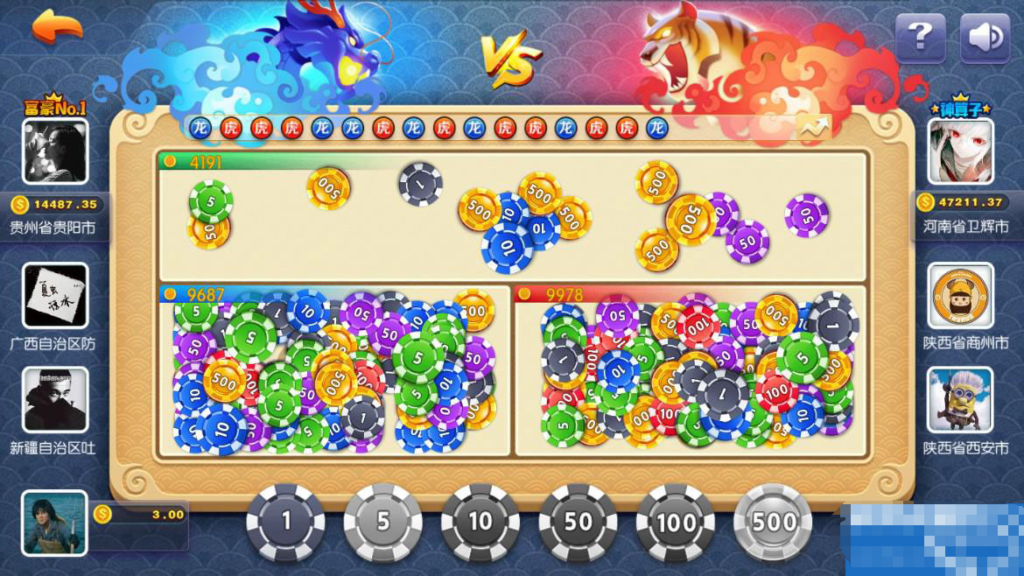Toggle the sound speaker button
The image size is (1024, 576).
click(984, 38)
